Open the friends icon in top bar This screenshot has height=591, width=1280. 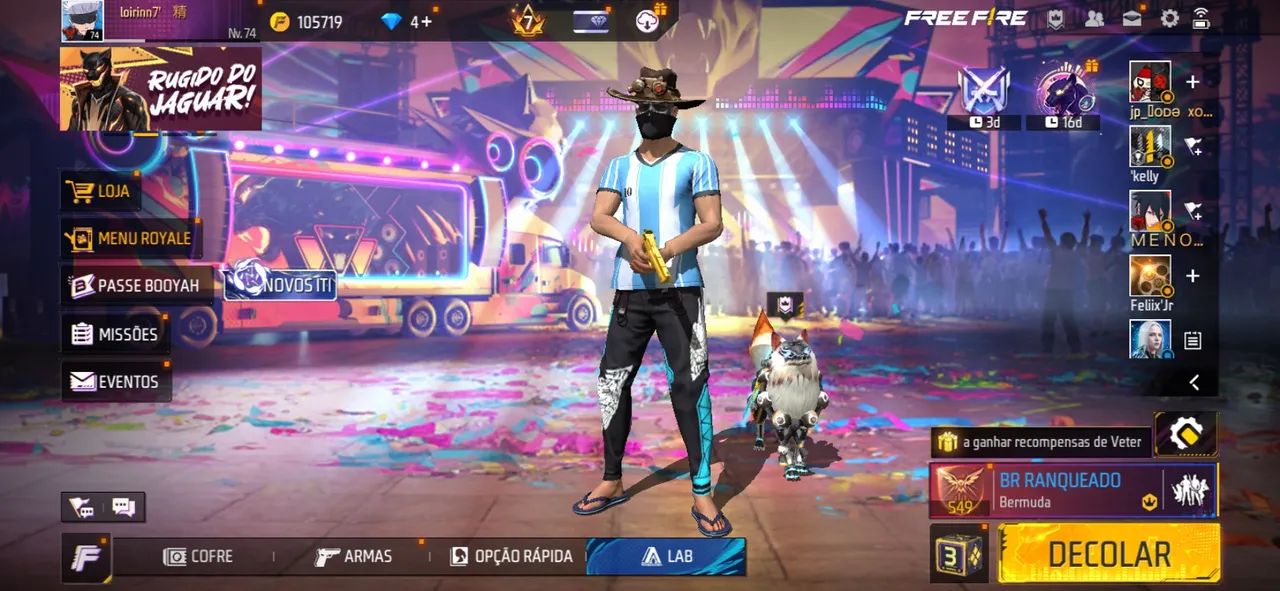click(x=1094, y=18)
